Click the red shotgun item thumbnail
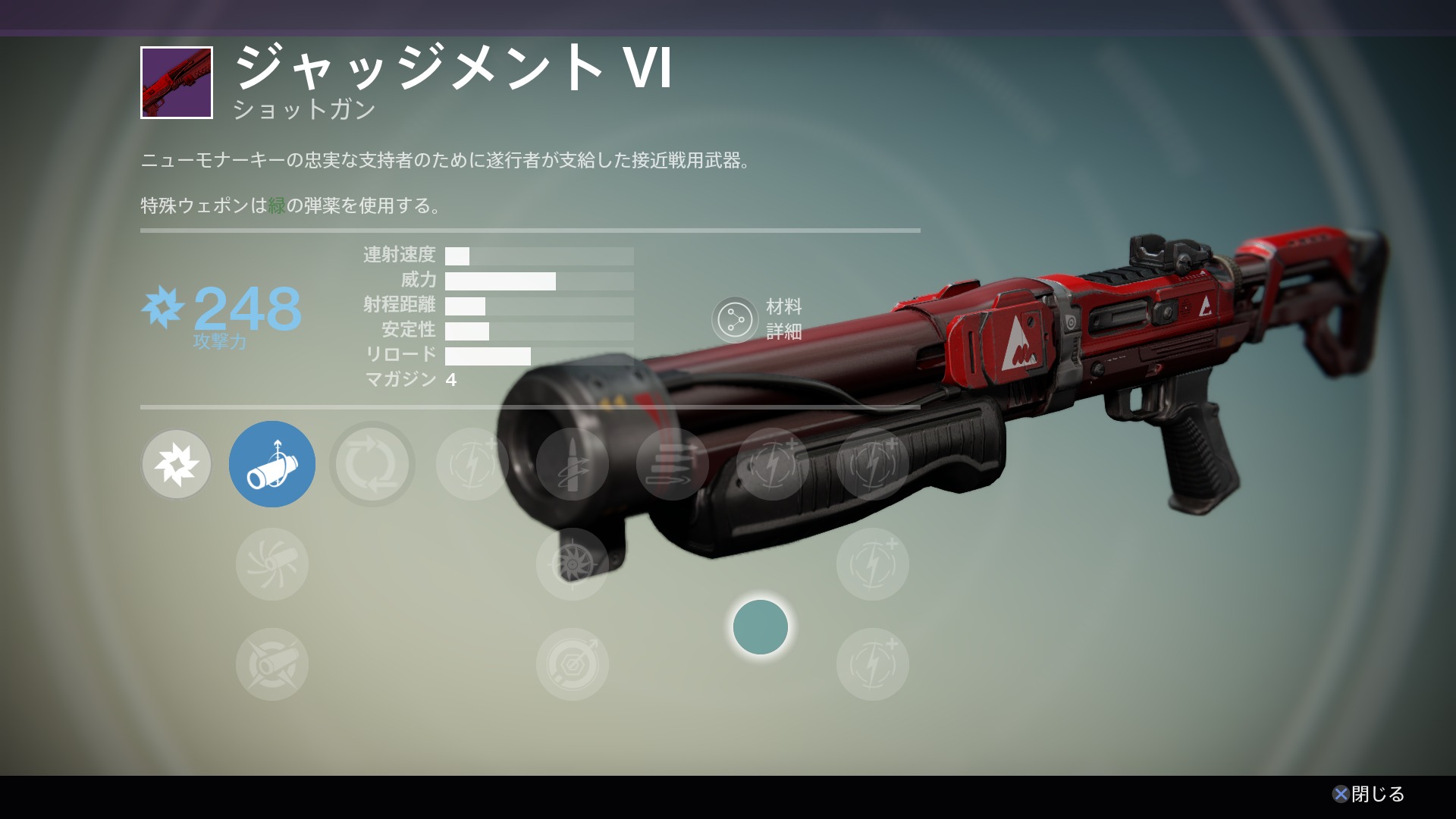Viewport: 1456px width, 819px height. [177, 83]
